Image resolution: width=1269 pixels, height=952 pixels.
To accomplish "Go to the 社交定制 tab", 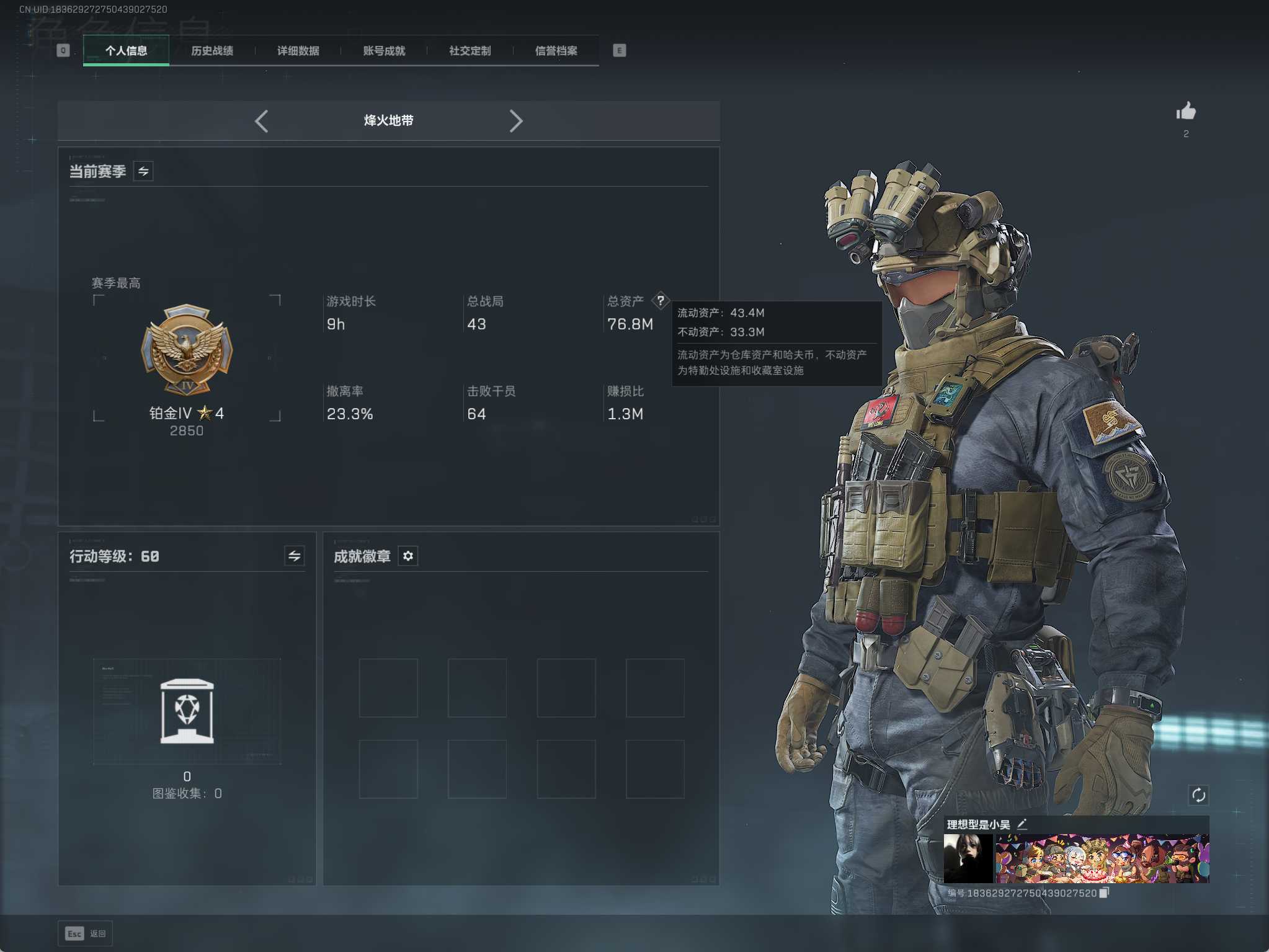I will click(470, 51).
